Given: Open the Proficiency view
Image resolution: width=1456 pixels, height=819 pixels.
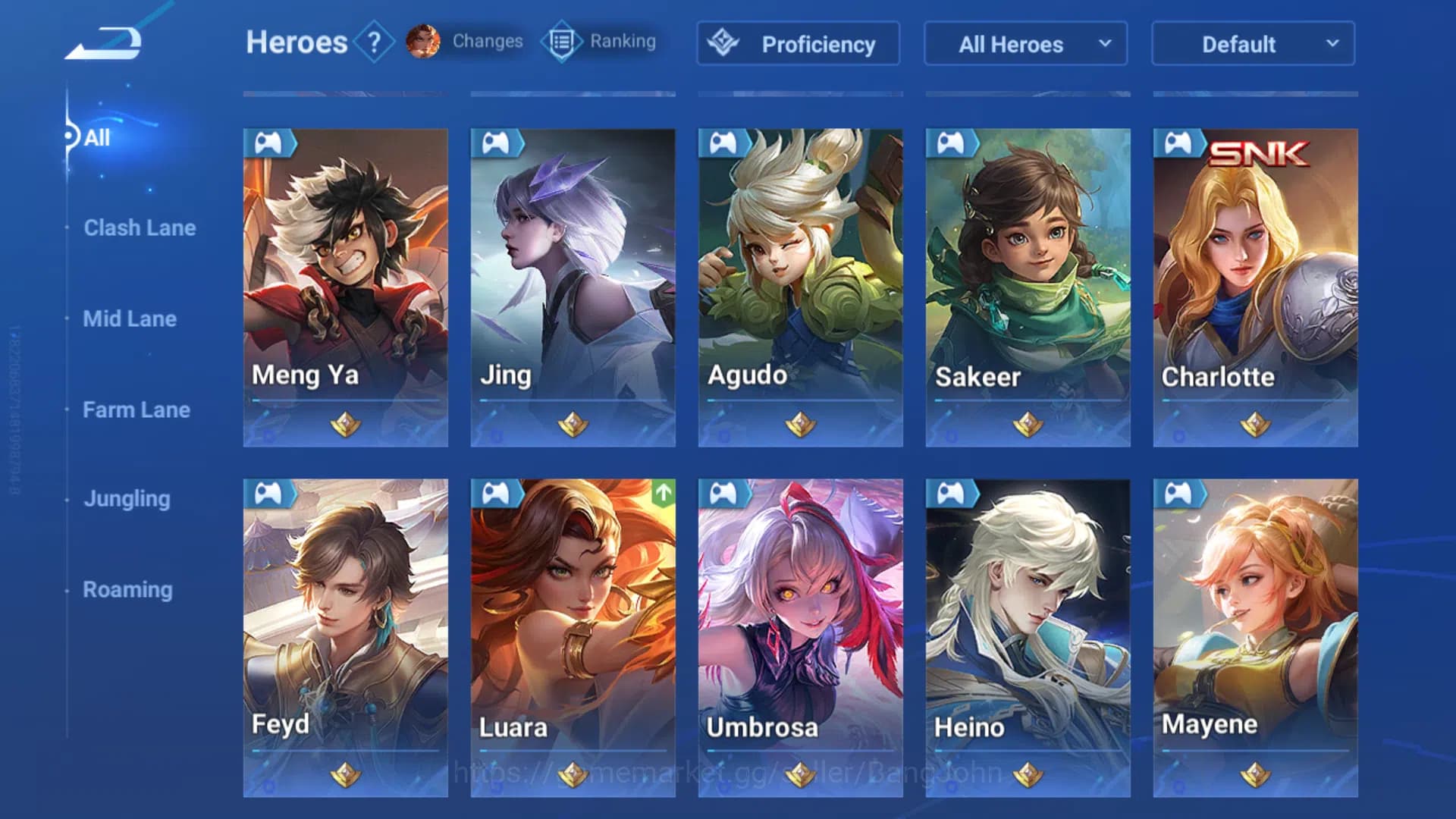Looking at the screenshot, I should (797, 44).
